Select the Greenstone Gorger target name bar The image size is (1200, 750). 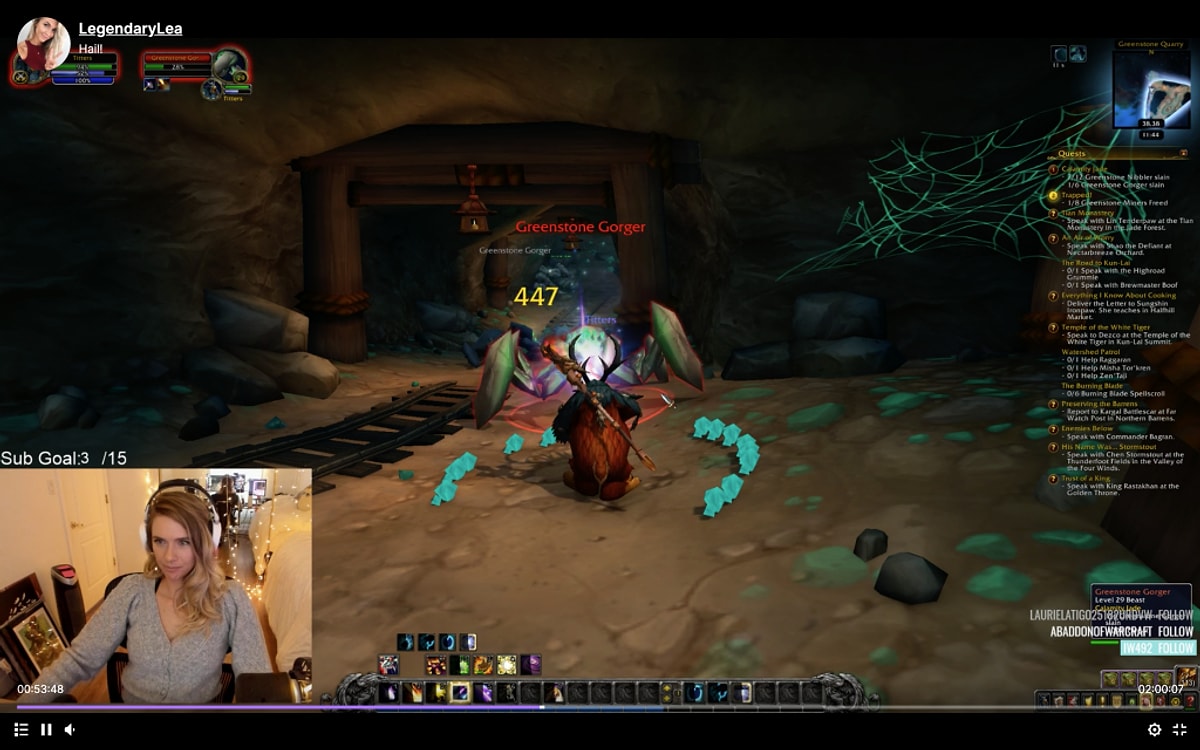coord(178,58)
